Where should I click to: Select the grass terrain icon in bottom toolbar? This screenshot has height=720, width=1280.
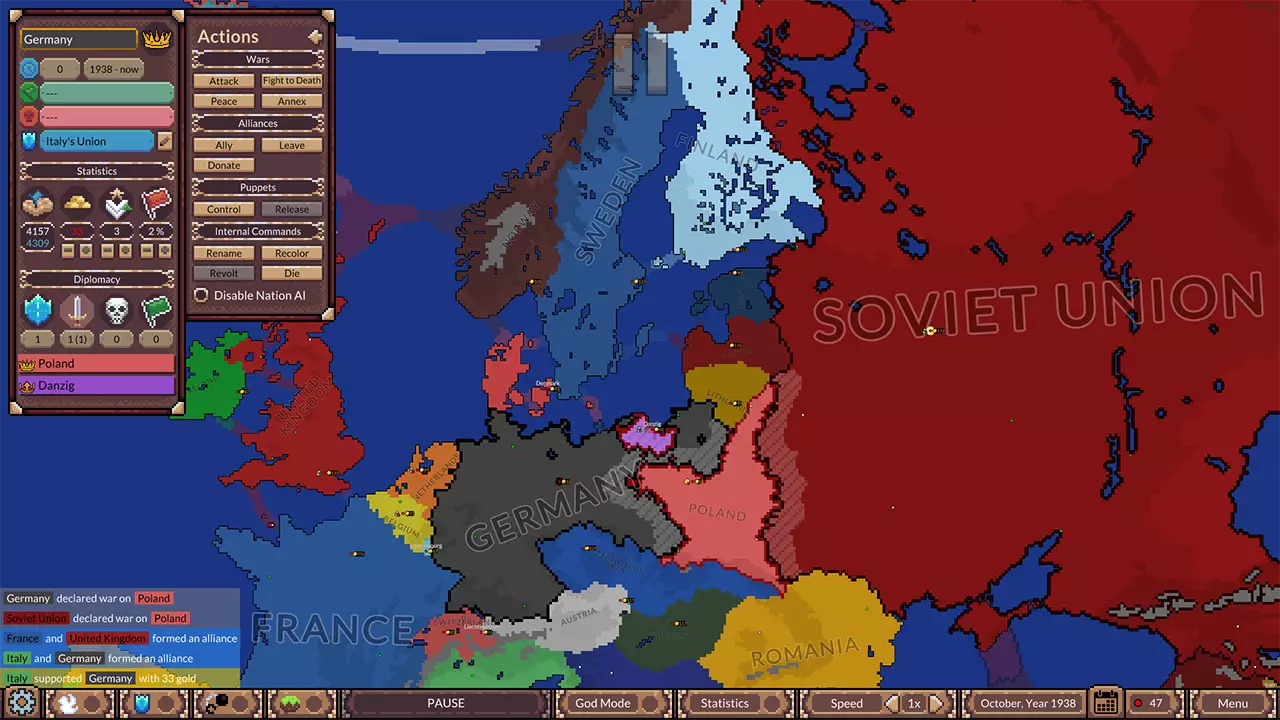(290, 702)
